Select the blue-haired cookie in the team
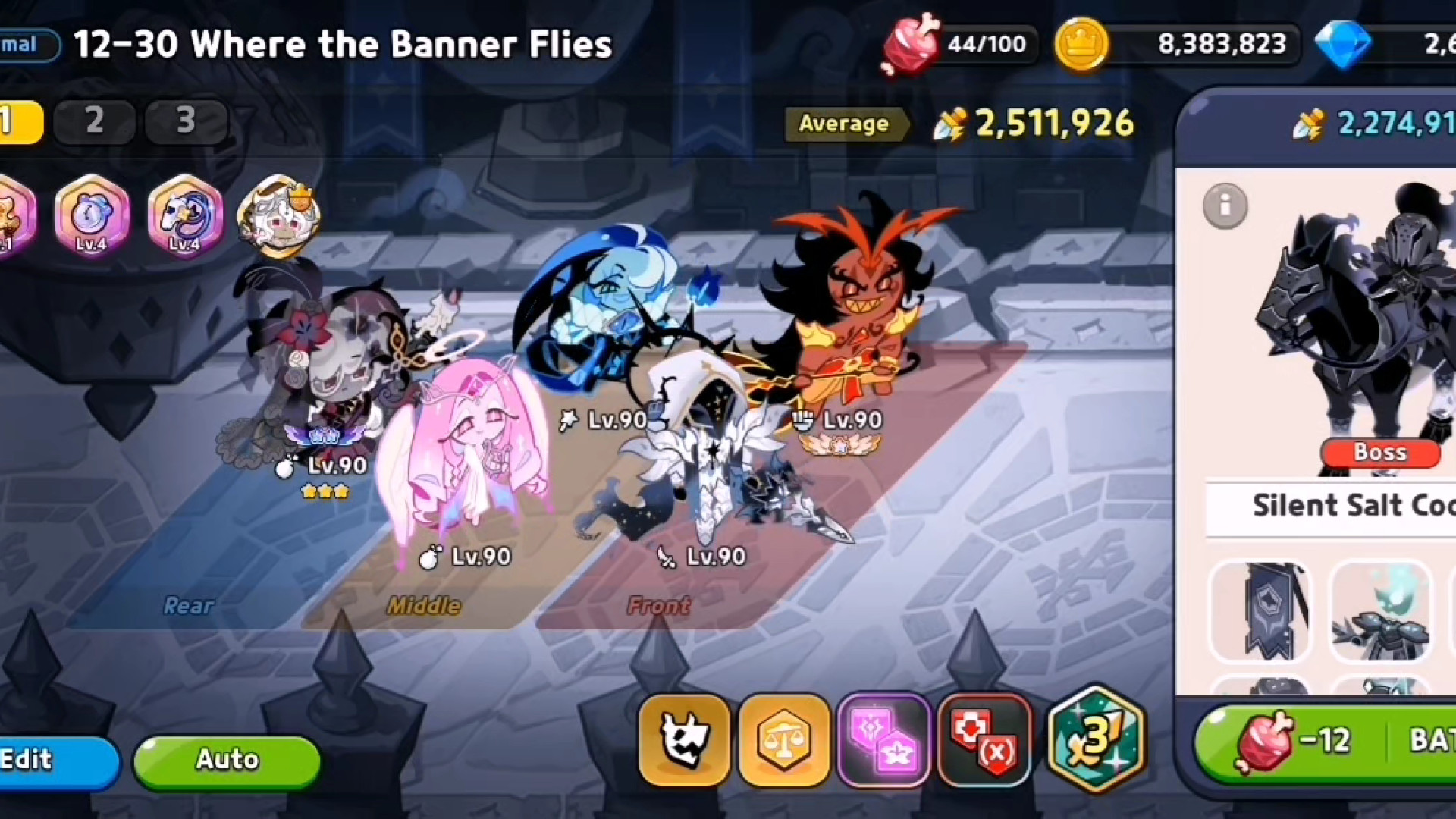This screenshot has height=819, width=1456. pyautogui.click(x=599, y=303)
